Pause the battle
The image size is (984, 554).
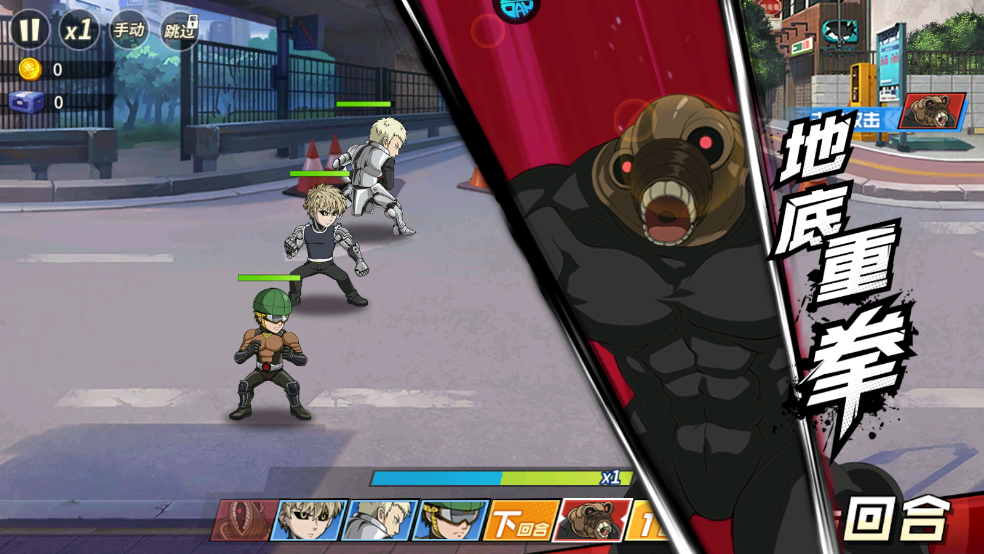click(x=31, y=29)
